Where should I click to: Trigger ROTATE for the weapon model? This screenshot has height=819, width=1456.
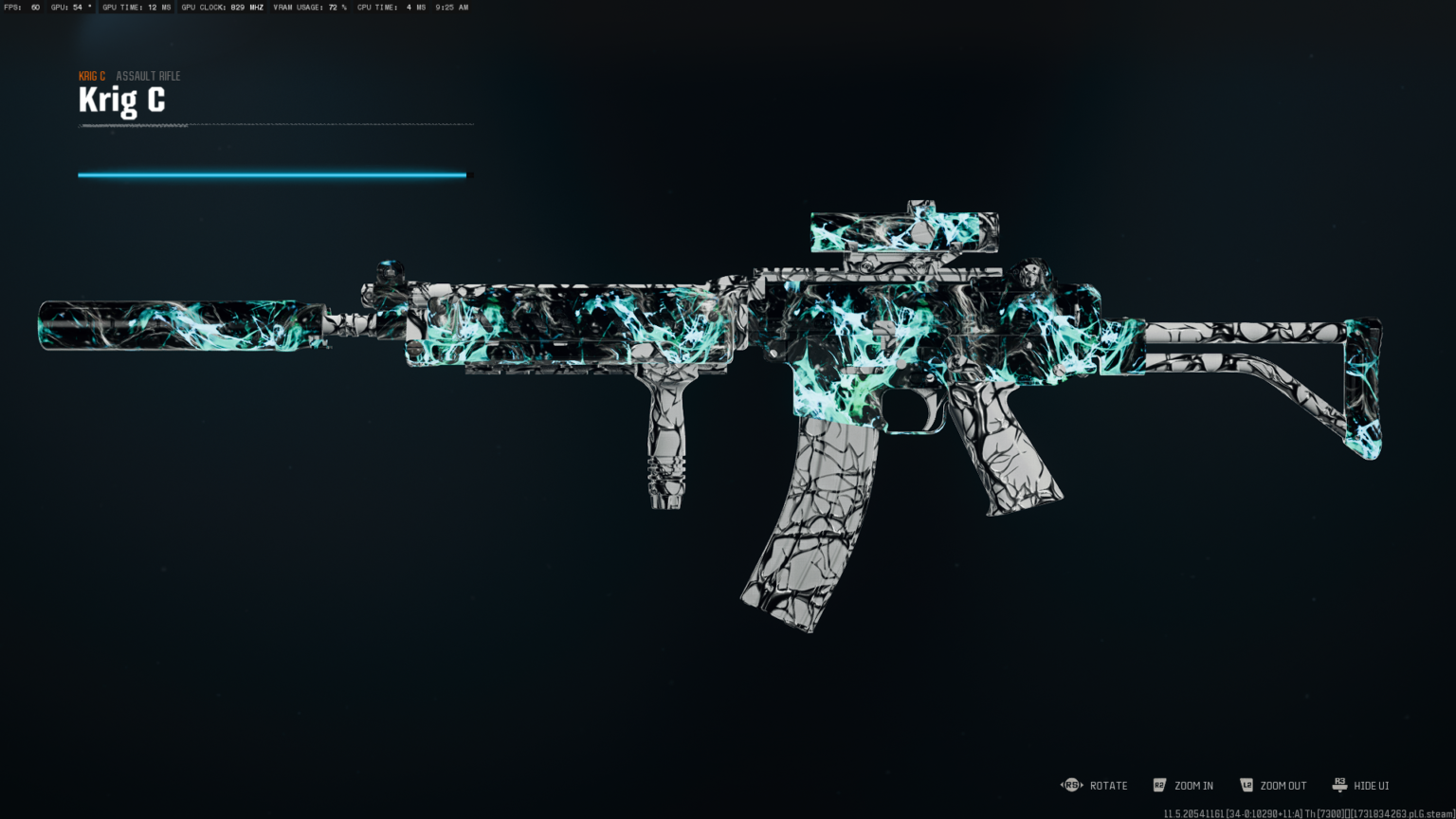1107,785
